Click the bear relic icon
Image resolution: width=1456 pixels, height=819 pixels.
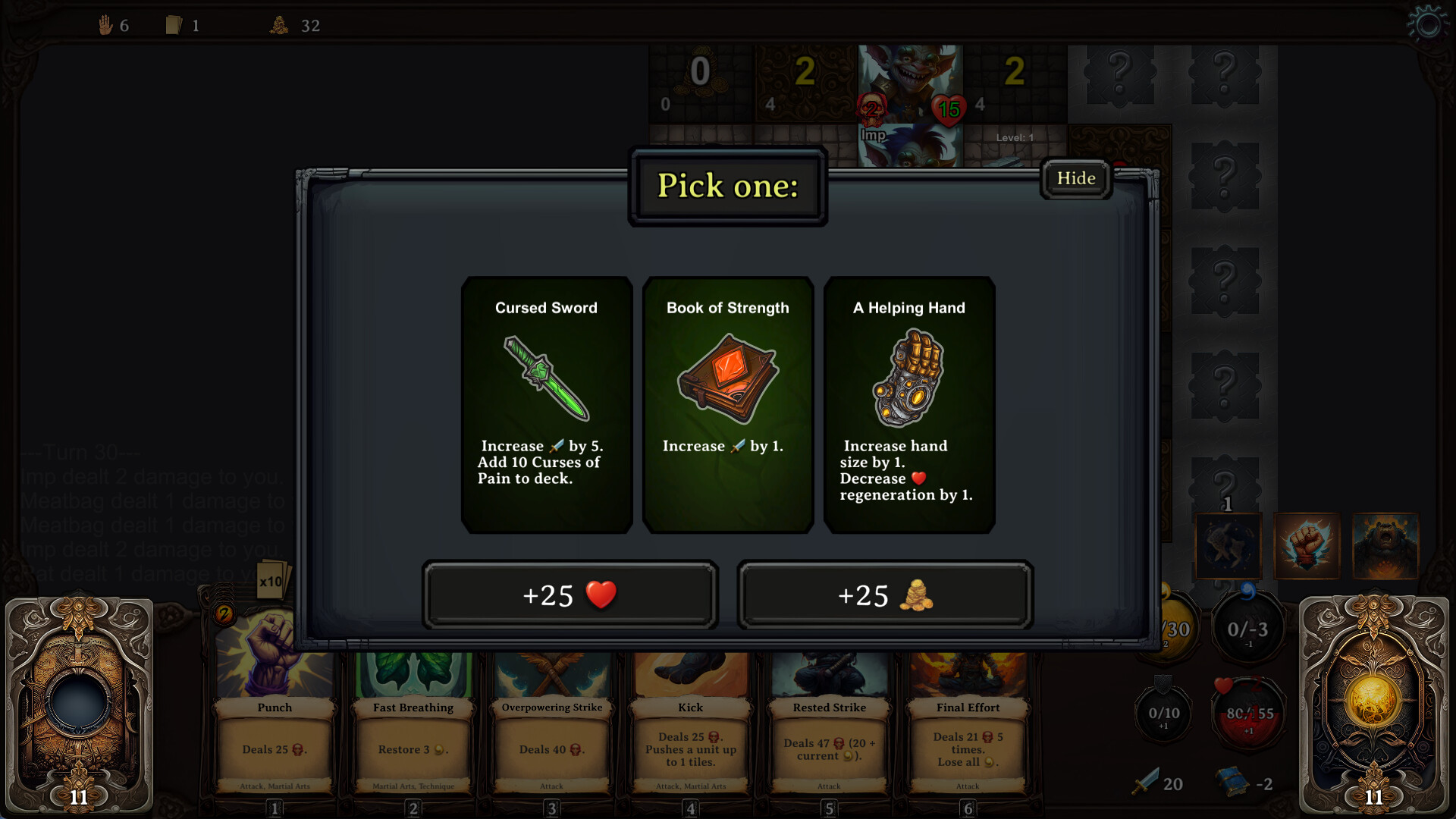(x=1385, y=546)
